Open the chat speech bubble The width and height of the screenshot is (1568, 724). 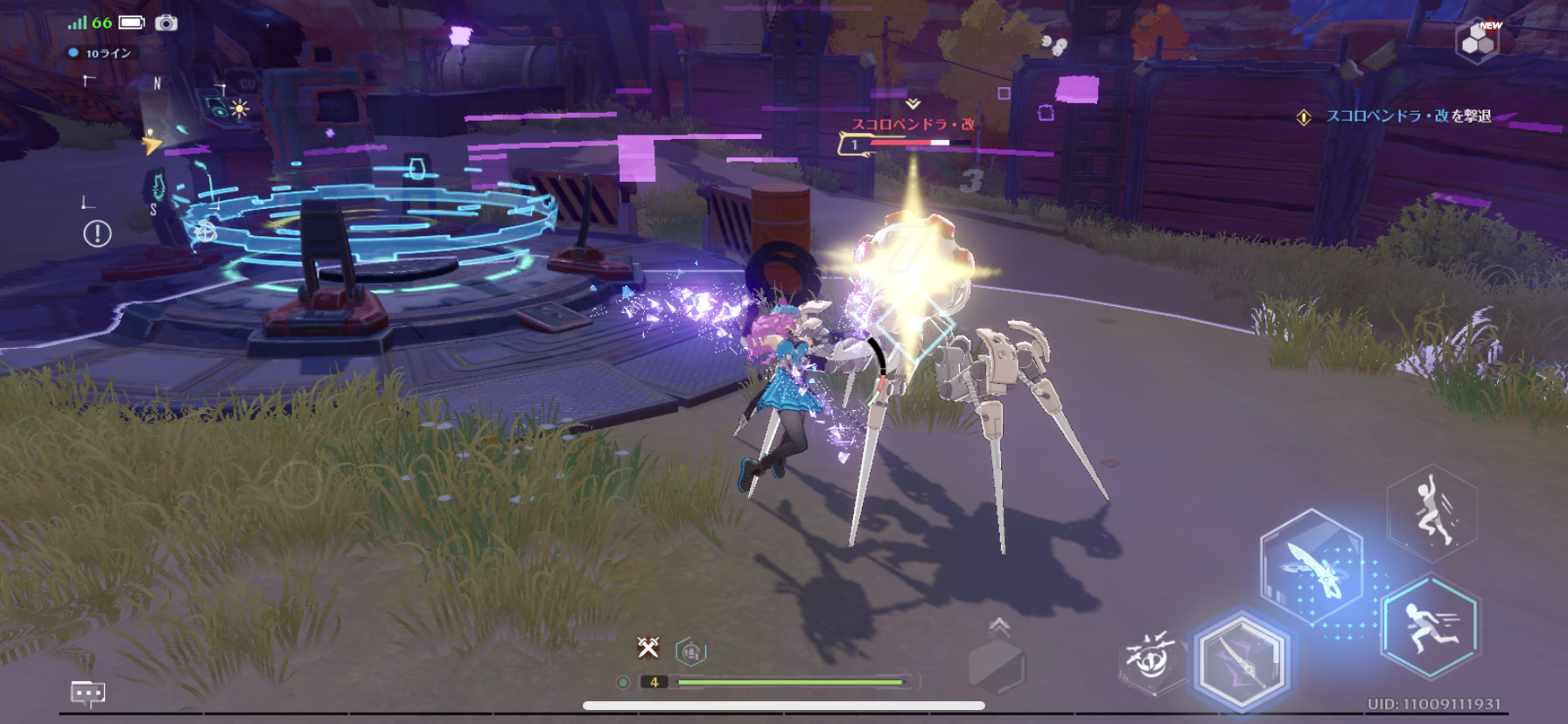click(x=87, y=693)
